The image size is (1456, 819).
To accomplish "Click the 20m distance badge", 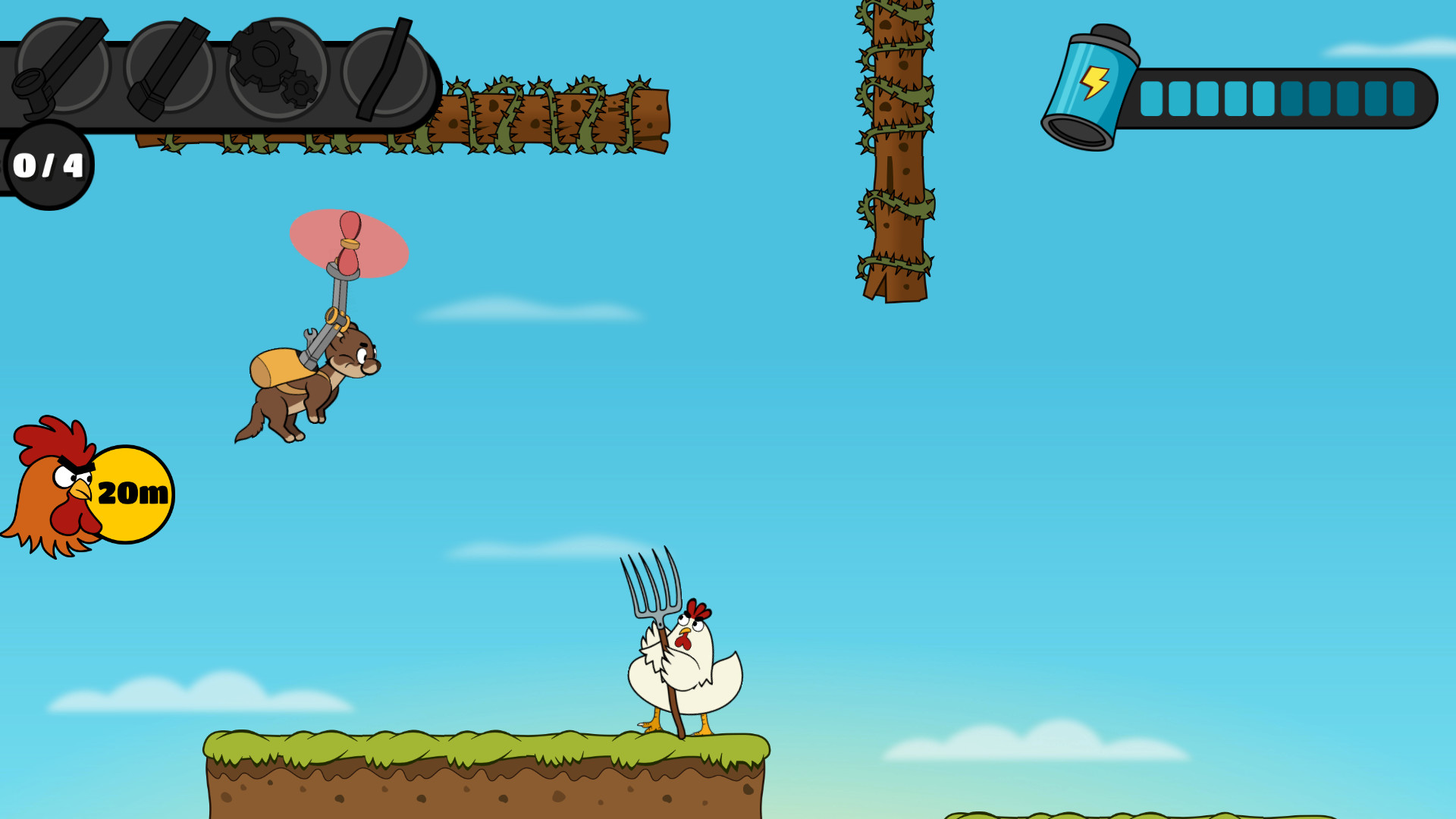I will coord(133,493).
